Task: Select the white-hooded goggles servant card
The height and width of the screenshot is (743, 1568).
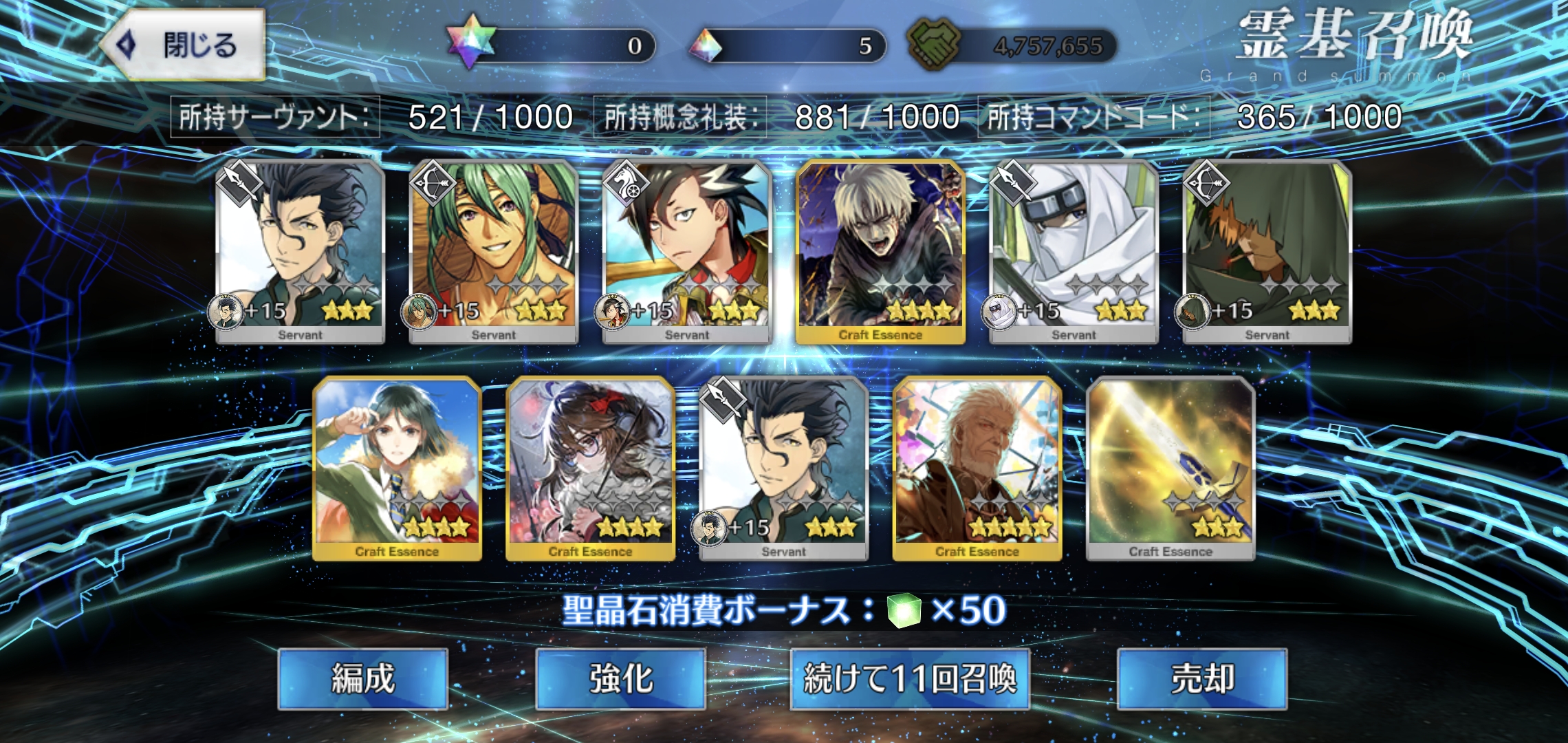Action: [1074, 252]
